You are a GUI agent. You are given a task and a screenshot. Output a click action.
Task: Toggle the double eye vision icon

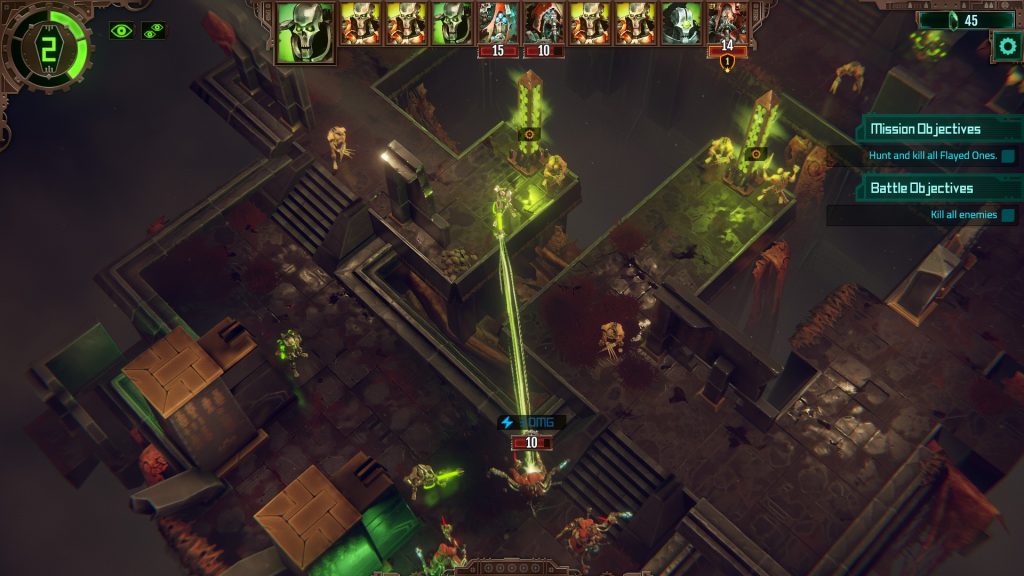point(154,31)
